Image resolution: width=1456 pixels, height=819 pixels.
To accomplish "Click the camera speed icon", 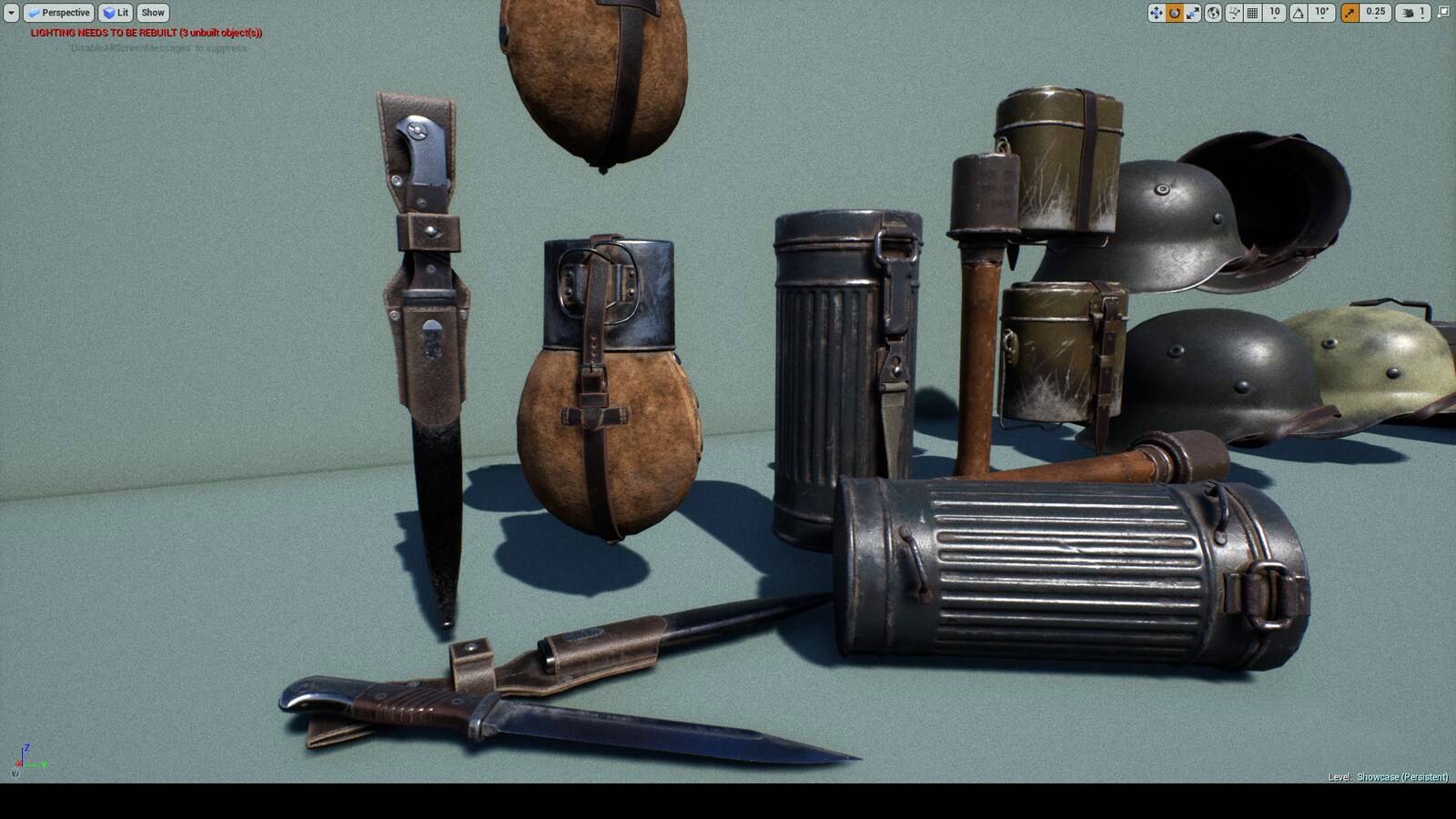I will [x=1410, y=13].
